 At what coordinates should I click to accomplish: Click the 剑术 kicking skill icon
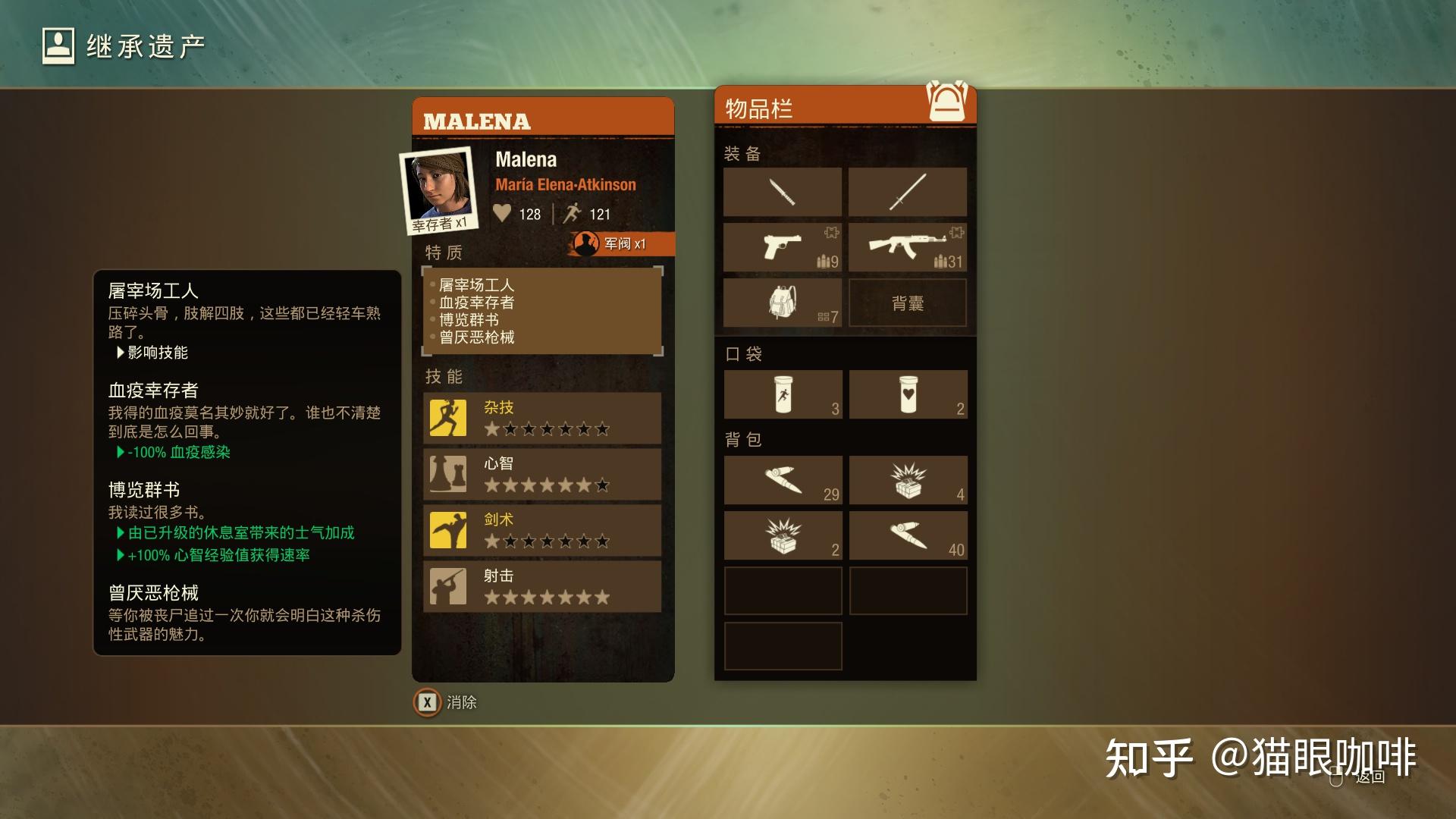click(x=448, y=530)
